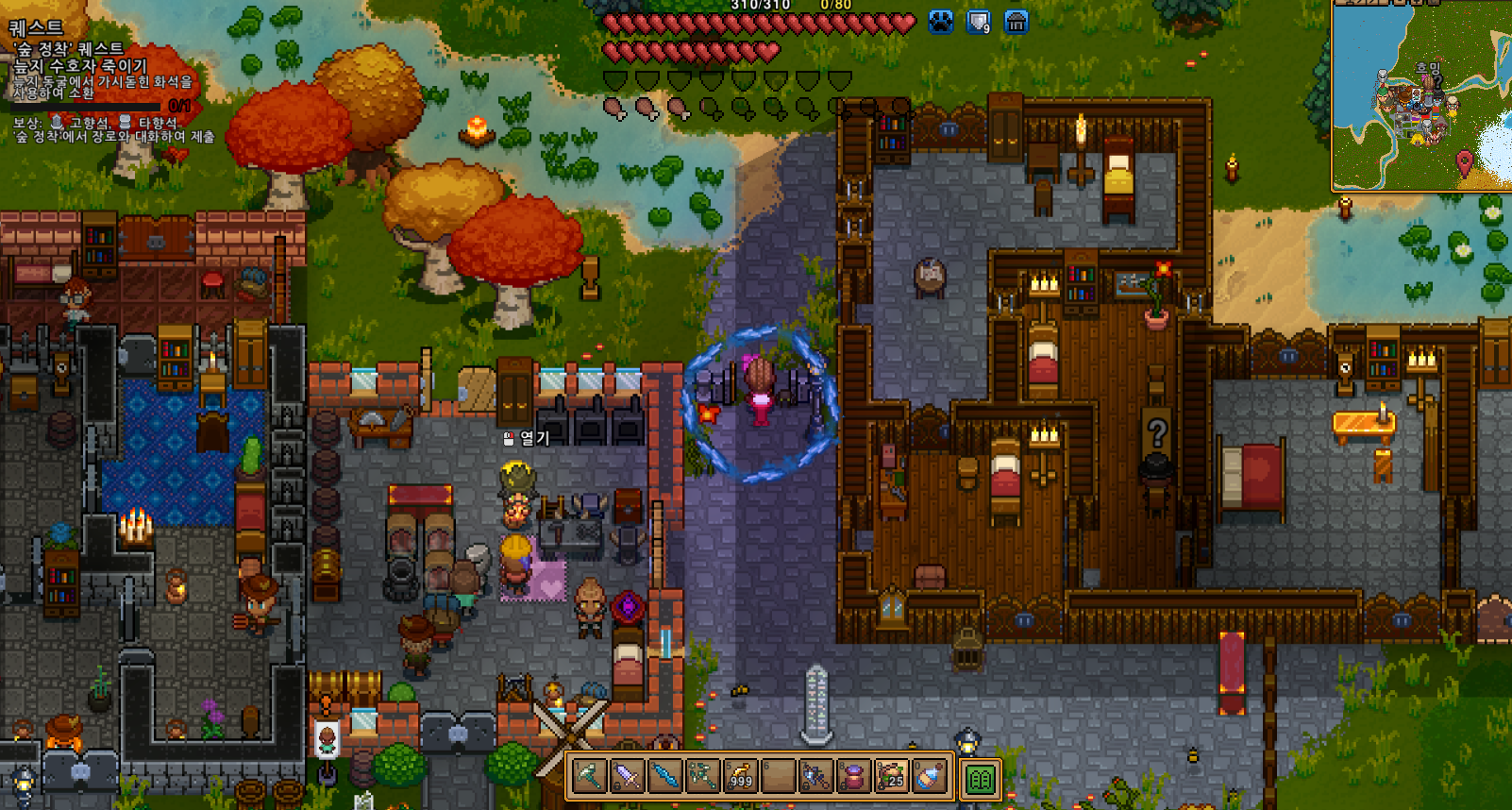The height and width of the screenshot is (810, 1512).
Task: Click the silver shield buff icon
Action: click(x=979, y=22)
